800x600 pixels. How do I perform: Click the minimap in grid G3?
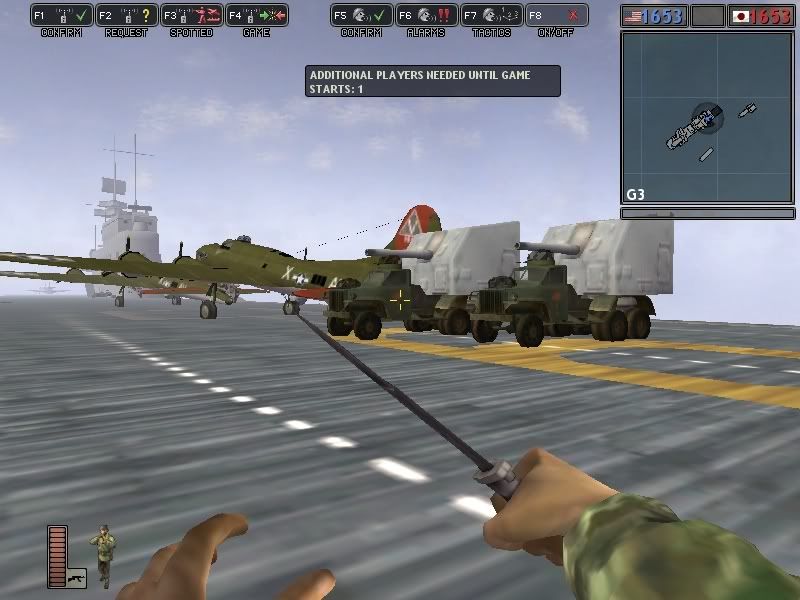click(706, 117)
